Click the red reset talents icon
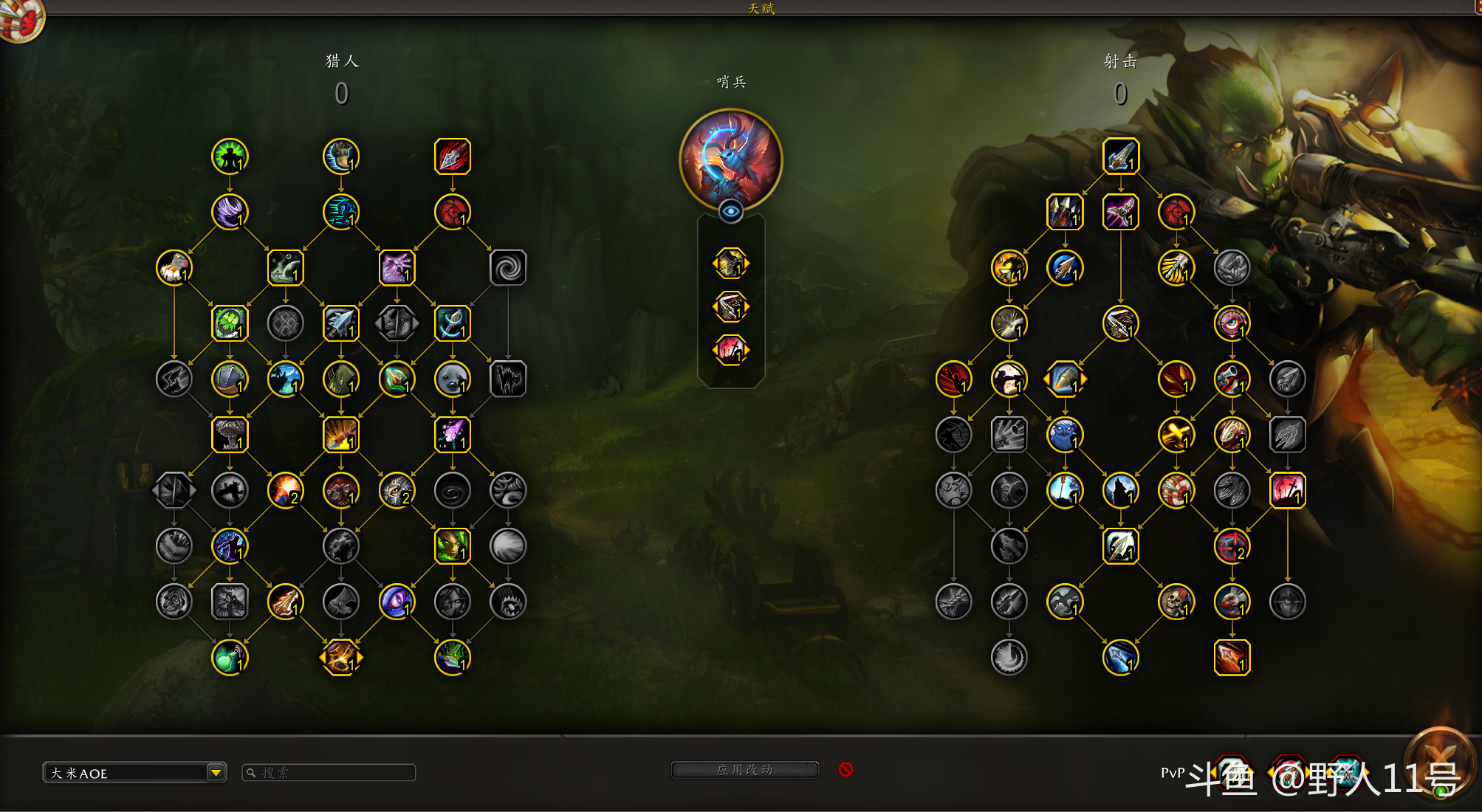The width and height of the screenshot is (1482, 812). (846, 770)
